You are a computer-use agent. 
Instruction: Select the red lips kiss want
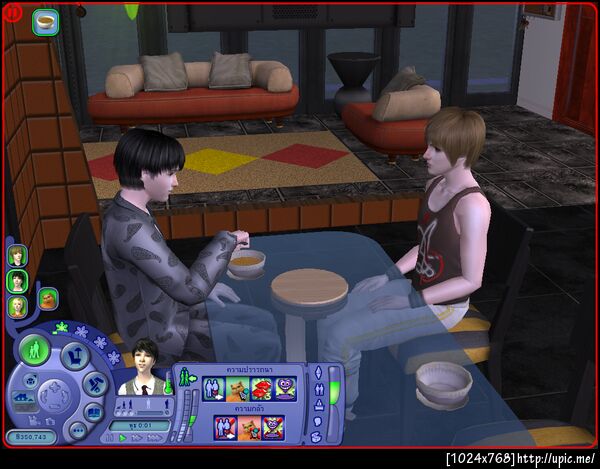coord(262,388)
